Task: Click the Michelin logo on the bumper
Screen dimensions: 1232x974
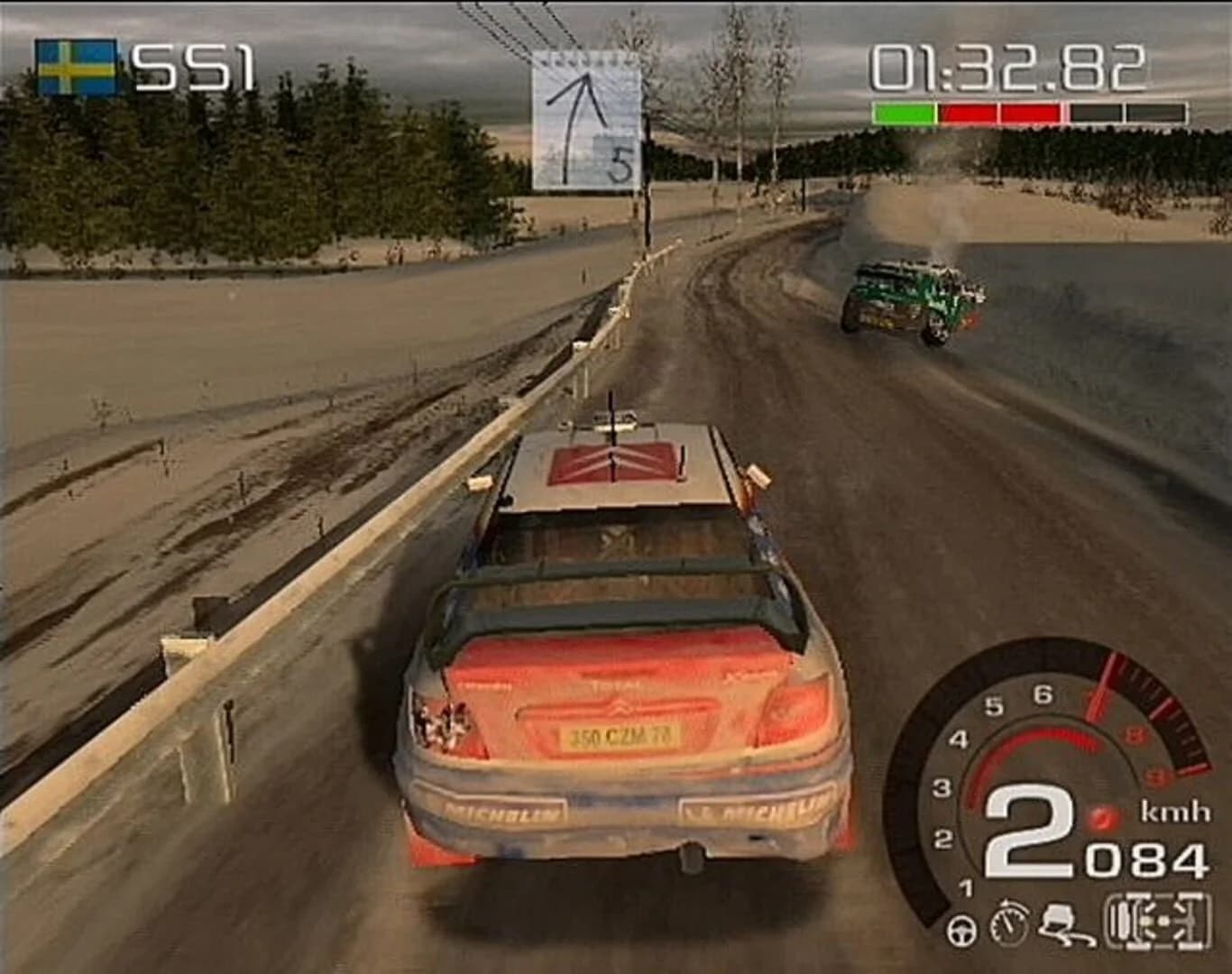Action: [x=505, y=812]
